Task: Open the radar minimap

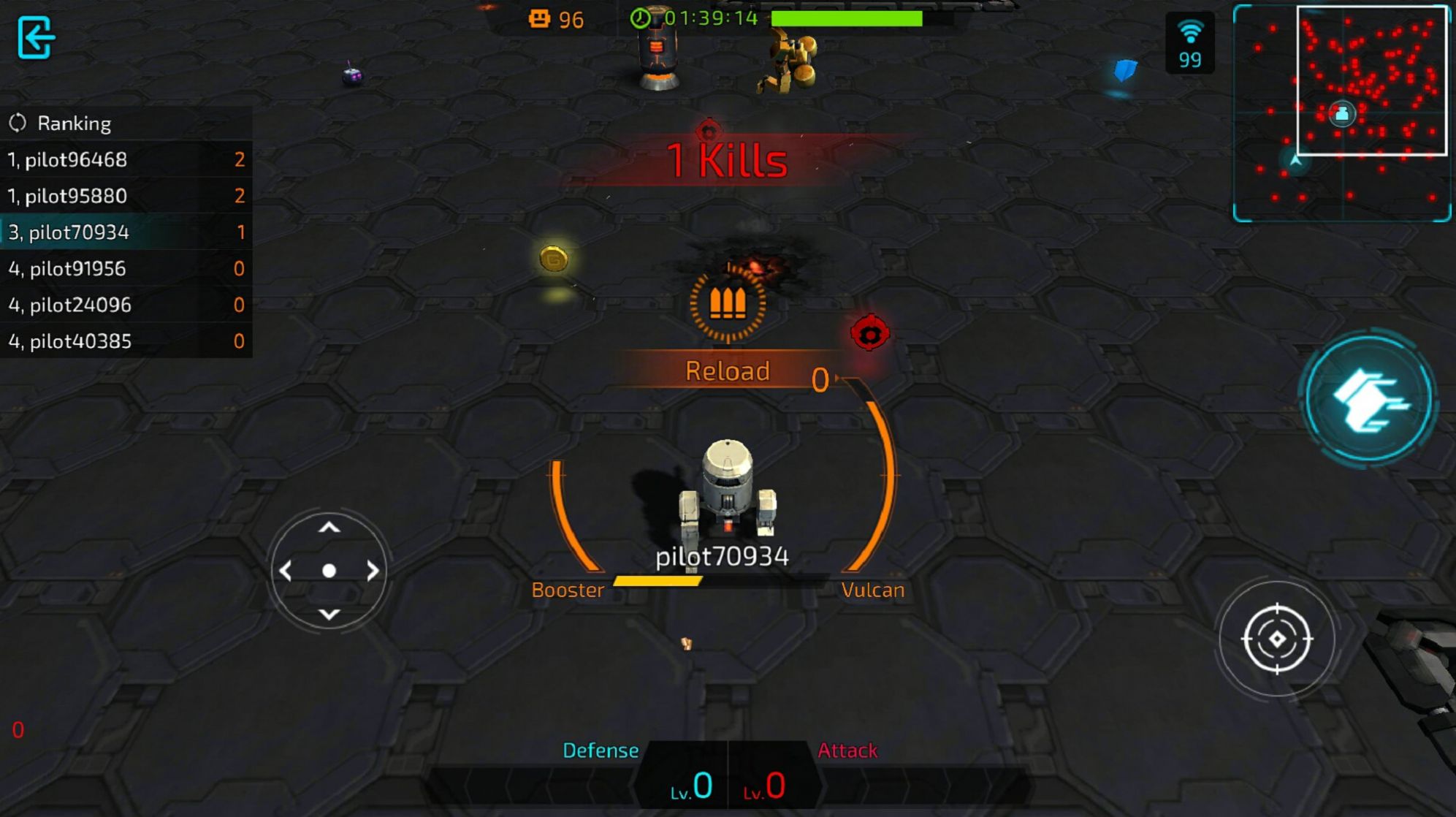Action: tap(1341, 113)
